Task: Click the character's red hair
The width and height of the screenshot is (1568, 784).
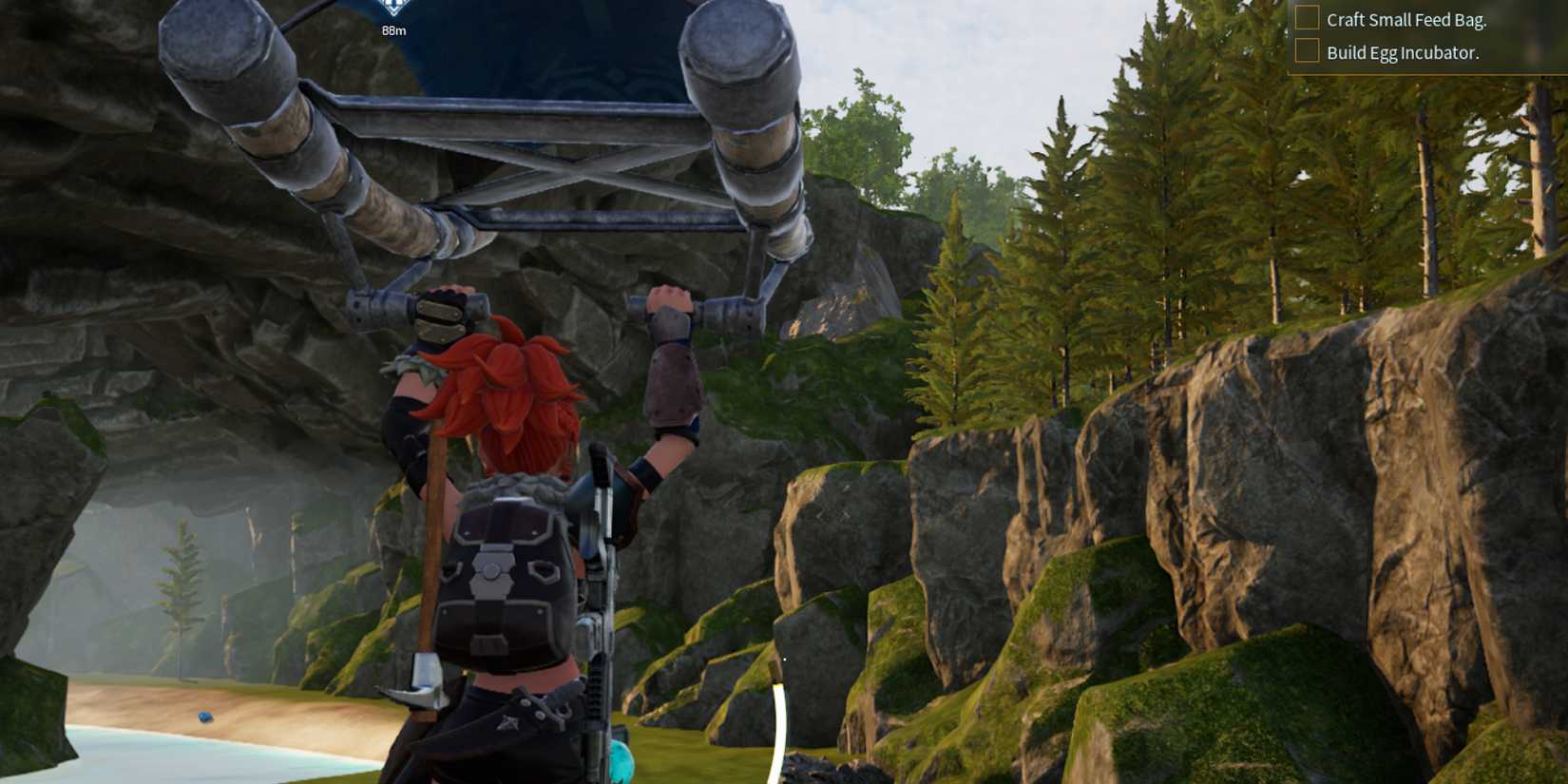Action: (508, 390)
